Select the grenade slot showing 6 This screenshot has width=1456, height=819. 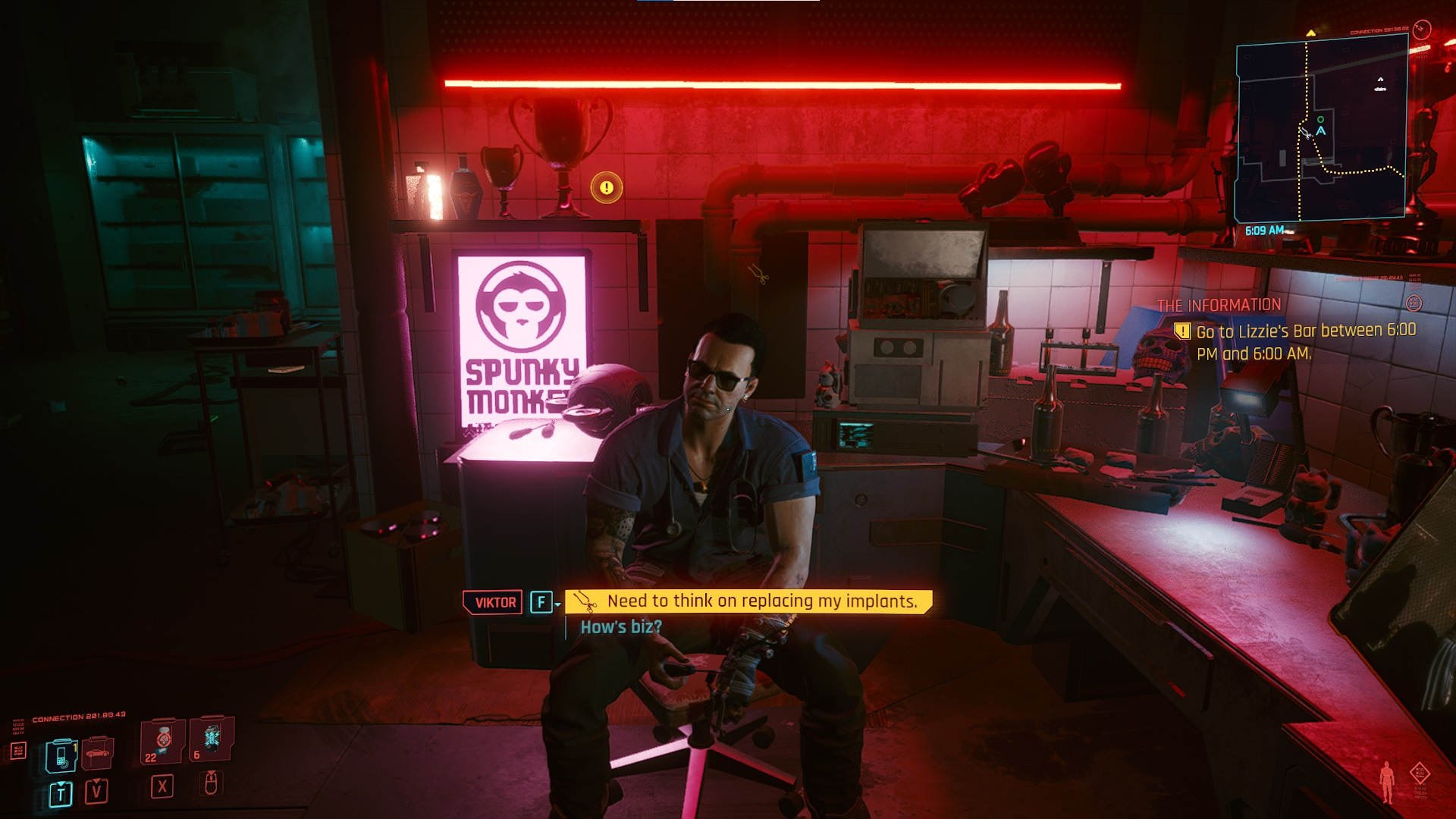tap(211, 739)
